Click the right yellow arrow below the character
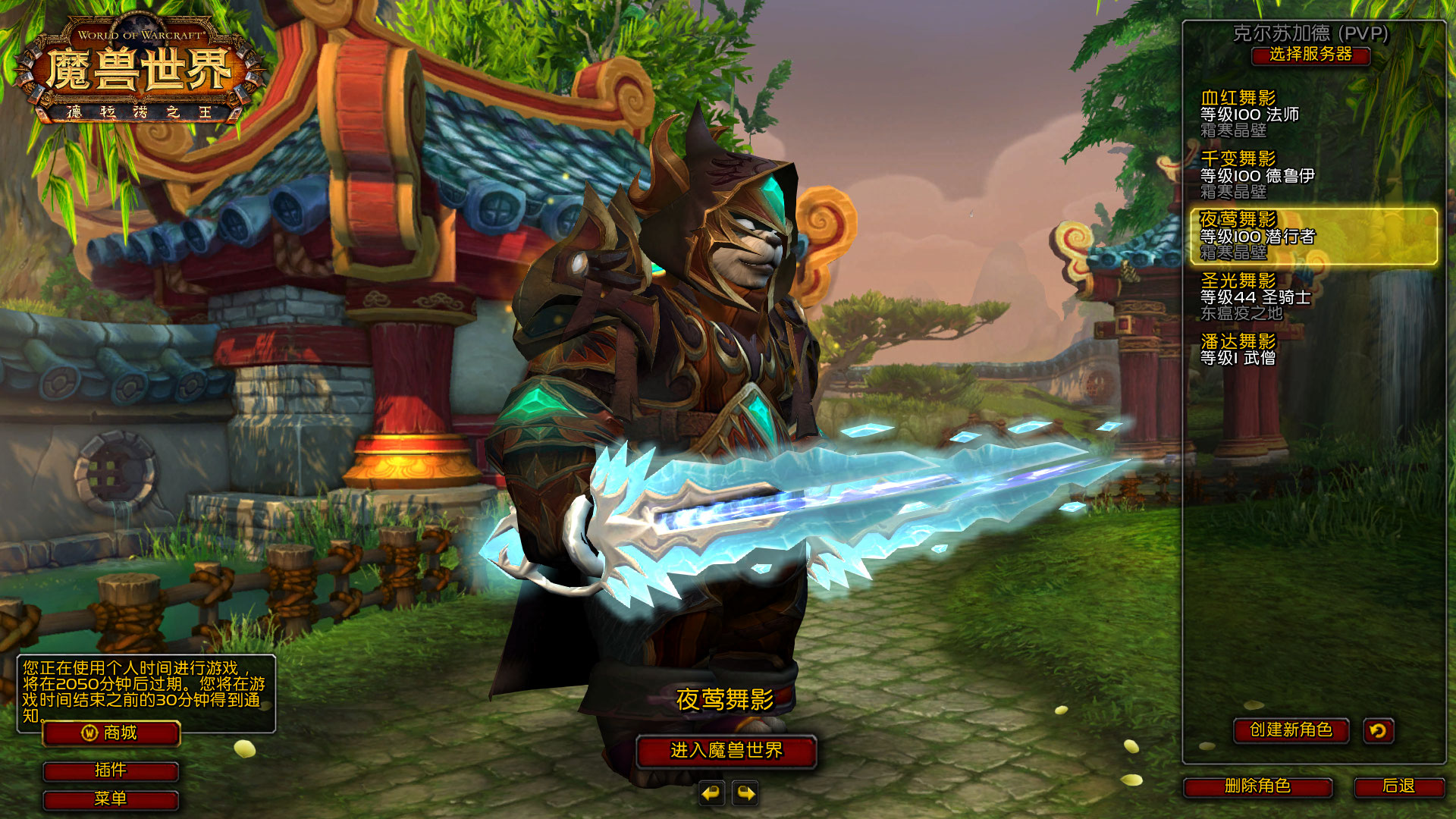This screenshot has width=1456, height=819. (x=746, y=793)
